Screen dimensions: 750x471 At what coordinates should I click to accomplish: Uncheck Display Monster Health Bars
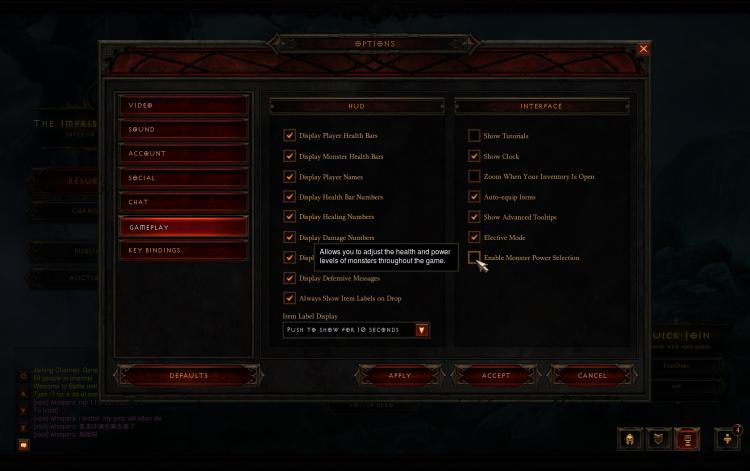coord(289,156)
